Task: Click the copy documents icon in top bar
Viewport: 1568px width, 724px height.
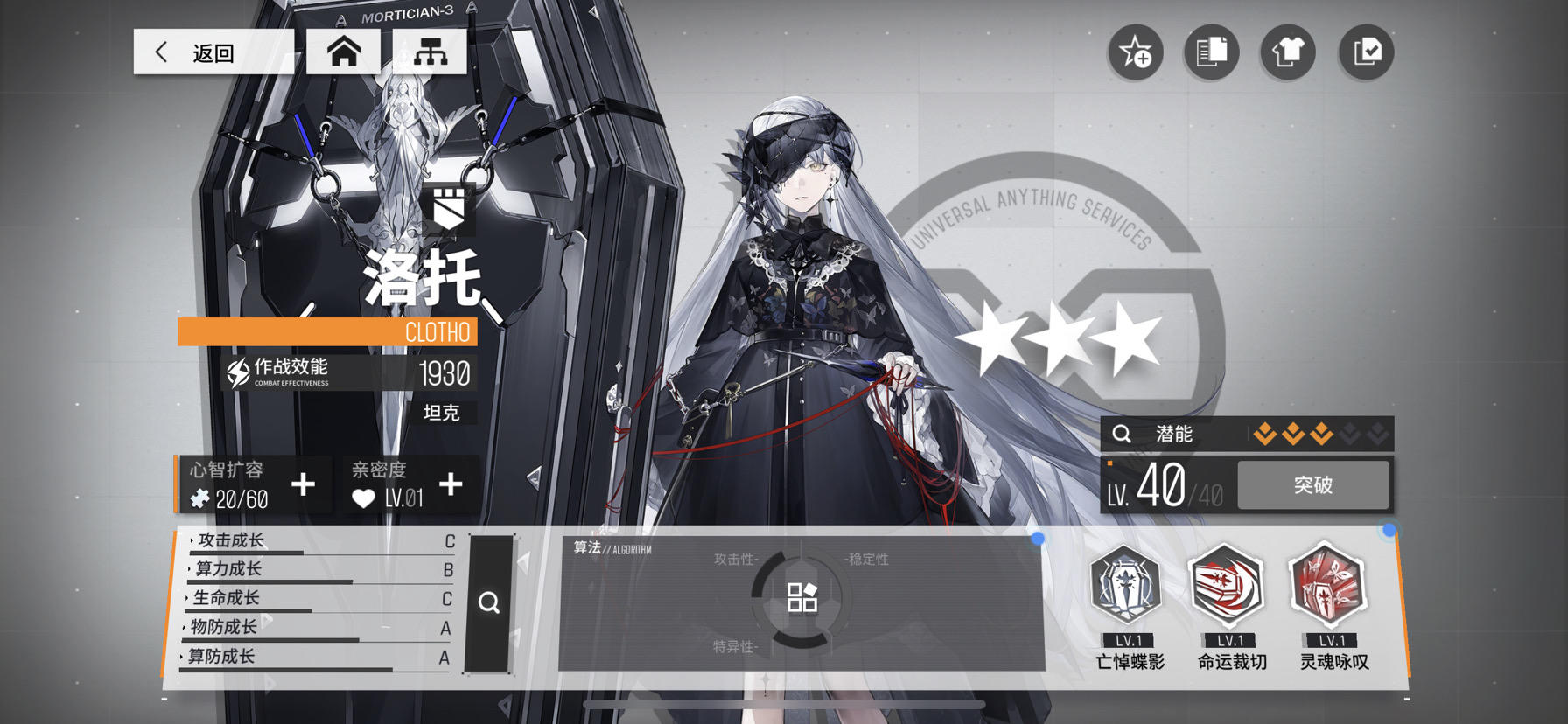Action: point(1211,52)
